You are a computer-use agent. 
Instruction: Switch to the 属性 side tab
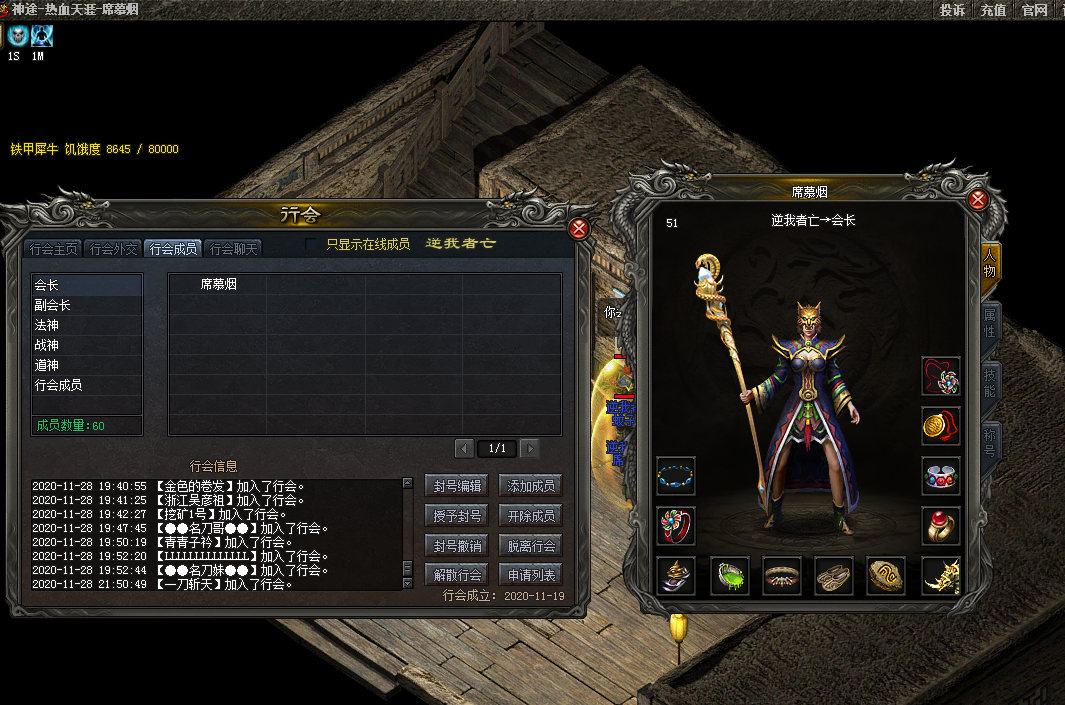pos(990,323)
